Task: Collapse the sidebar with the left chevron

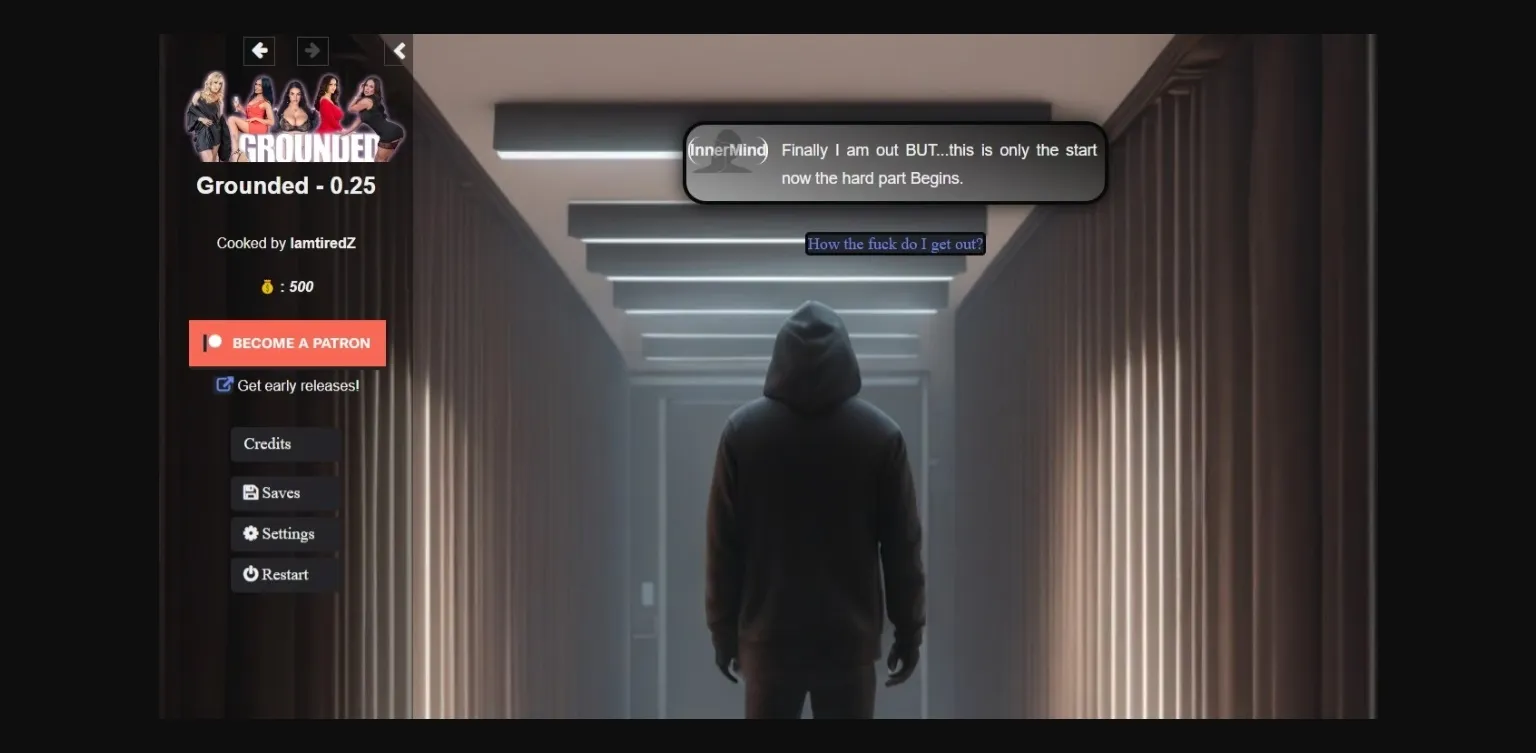Action: click(x=397, y=50)
